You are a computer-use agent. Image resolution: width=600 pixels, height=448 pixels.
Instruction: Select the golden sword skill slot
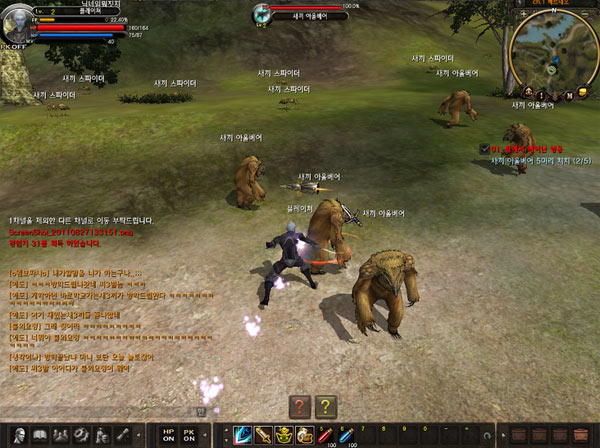[x=263, y=435]
